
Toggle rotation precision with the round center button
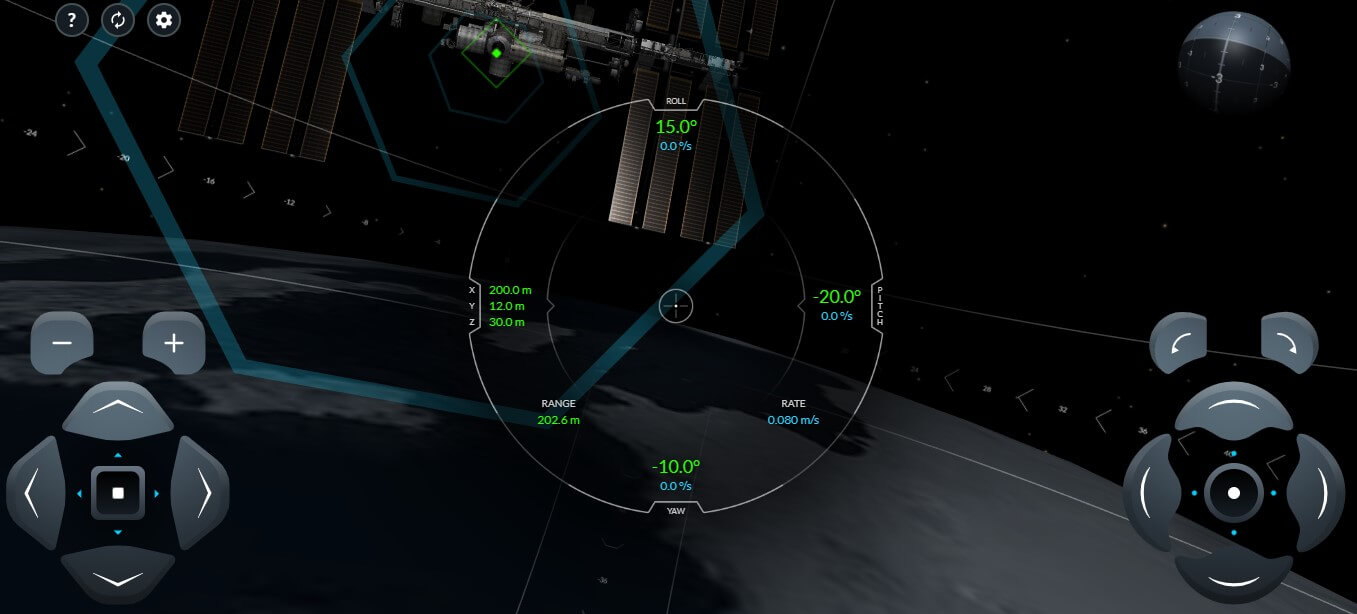(x=1234, y=493)
